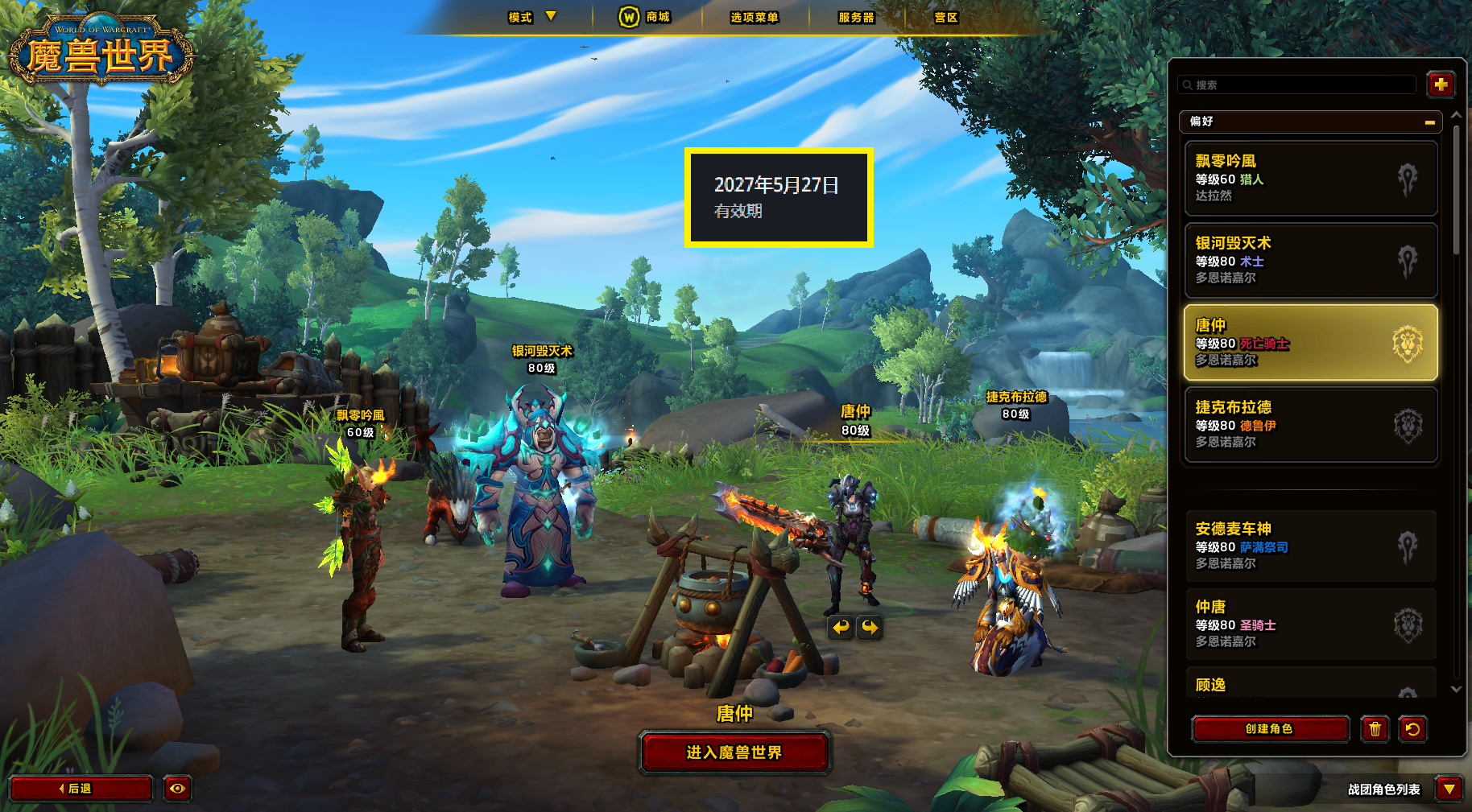This screenshot has width=1472, height=812.
Task: Click the character search field
Action: [1298, 84]
